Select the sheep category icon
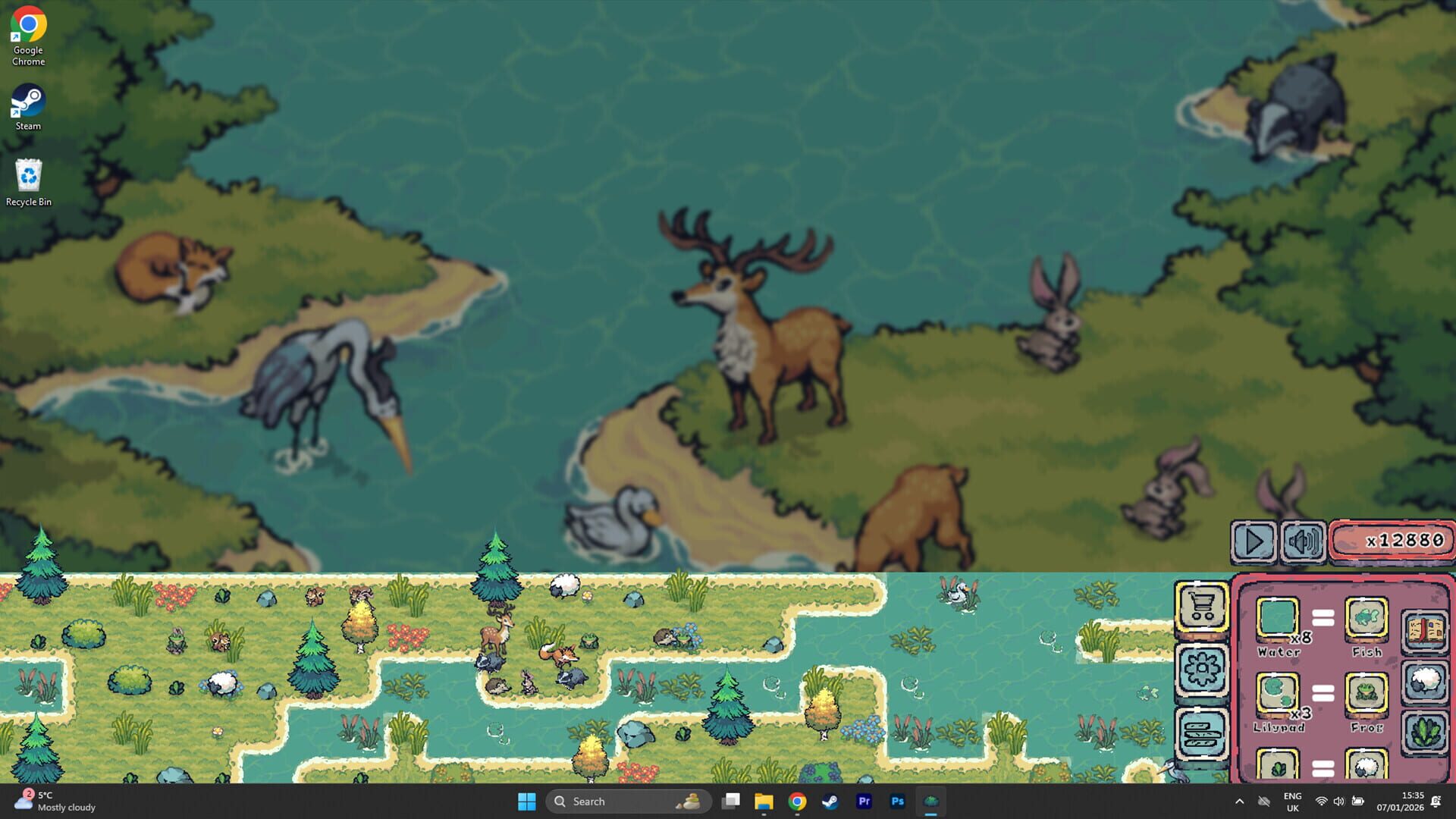 [1426, 679]
